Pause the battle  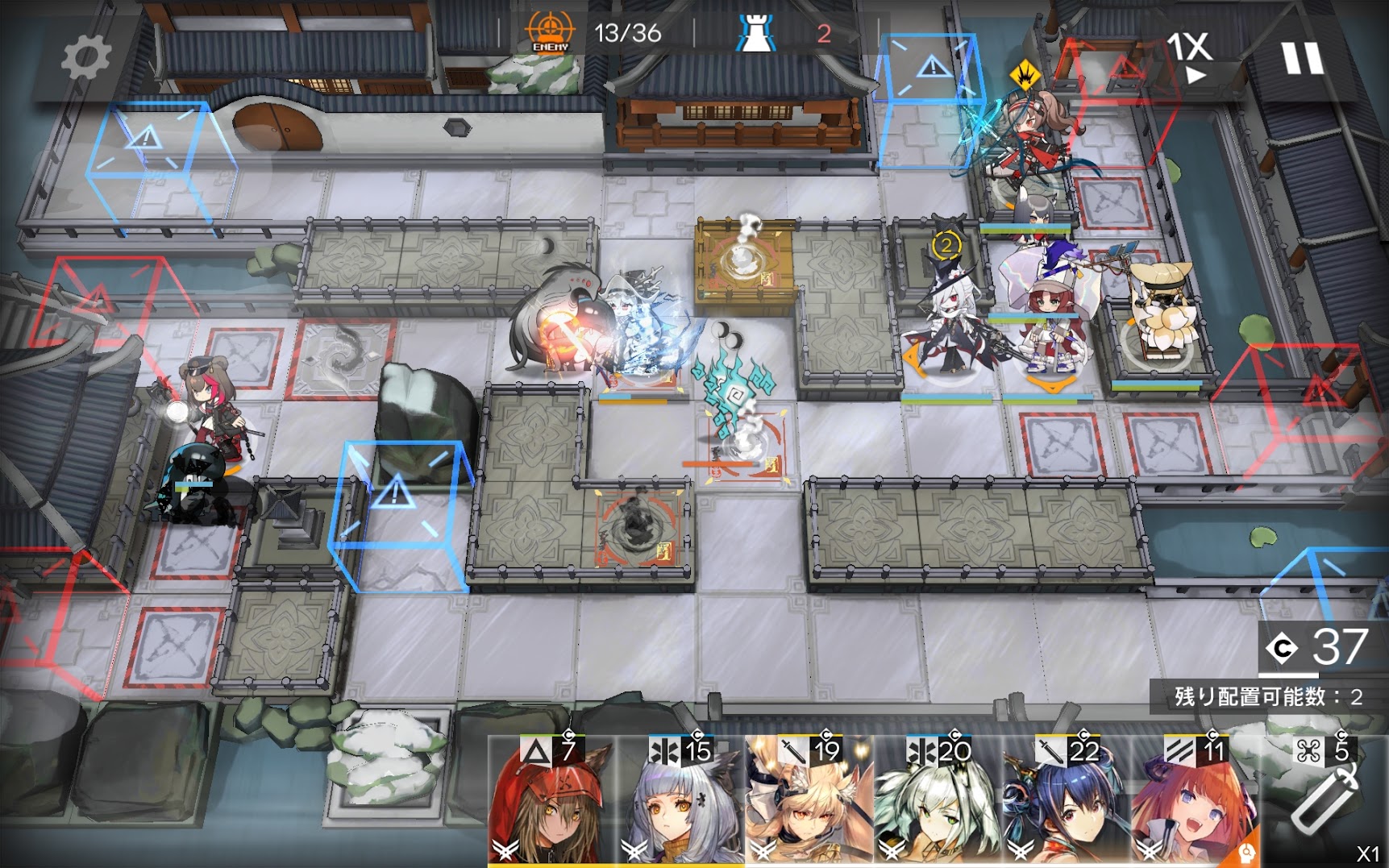click(x=1302, y=58)
